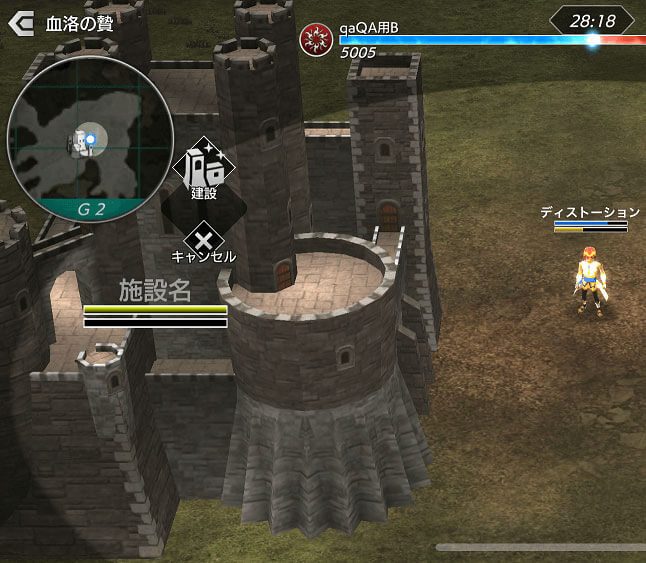Choose the 建設 build option
The width and height of the screenshot is (646, 563).
204,170
